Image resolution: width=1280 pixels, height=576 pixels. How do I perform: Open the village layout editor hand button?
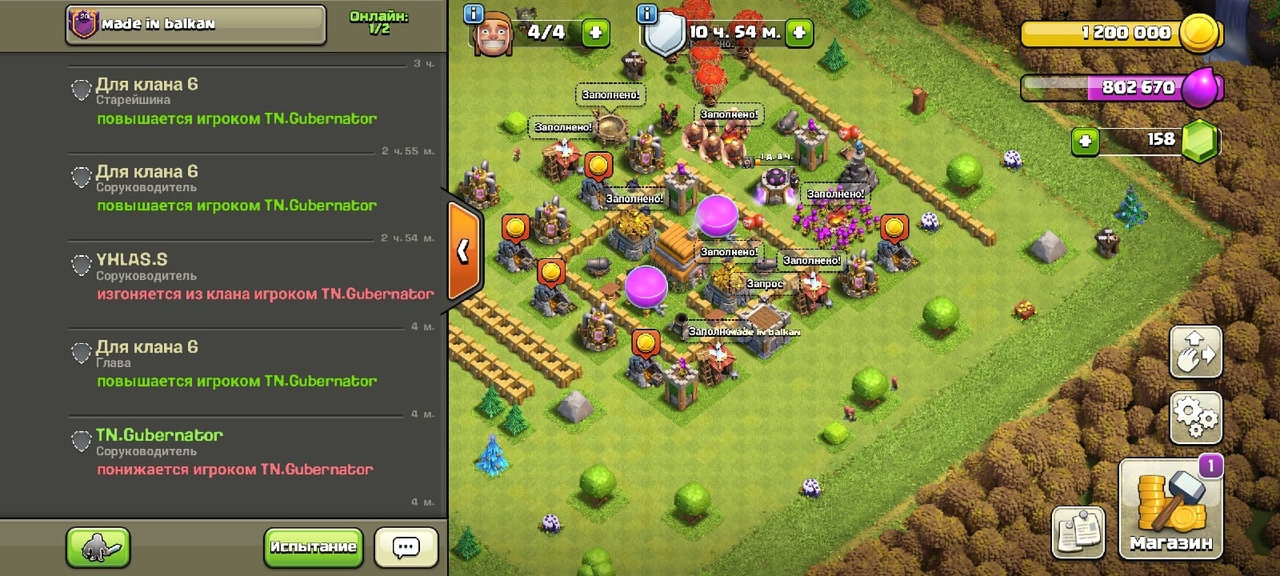point(1196,351)
